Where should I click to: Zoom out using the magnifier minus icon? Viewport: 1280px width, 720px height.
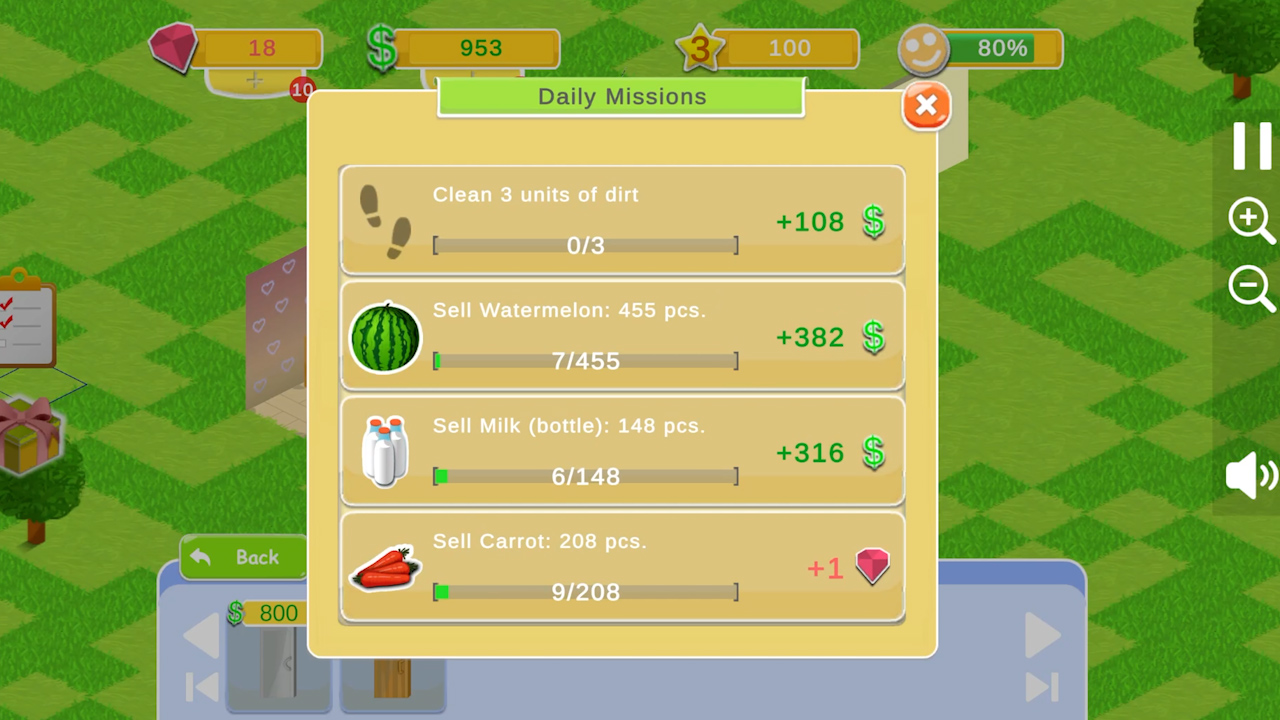pyautogui.click(x=1252, y=289)
